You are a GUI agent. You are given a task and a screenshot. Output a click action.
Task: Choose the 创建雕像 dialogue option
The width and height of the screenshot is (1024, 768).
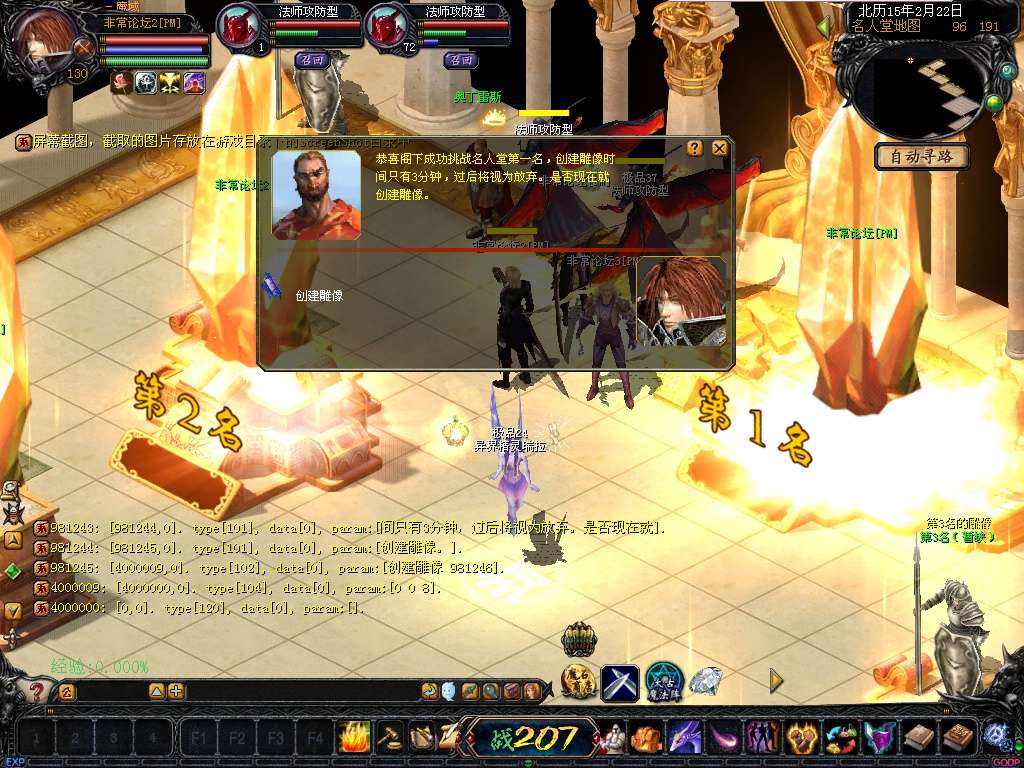click(319, 296)
